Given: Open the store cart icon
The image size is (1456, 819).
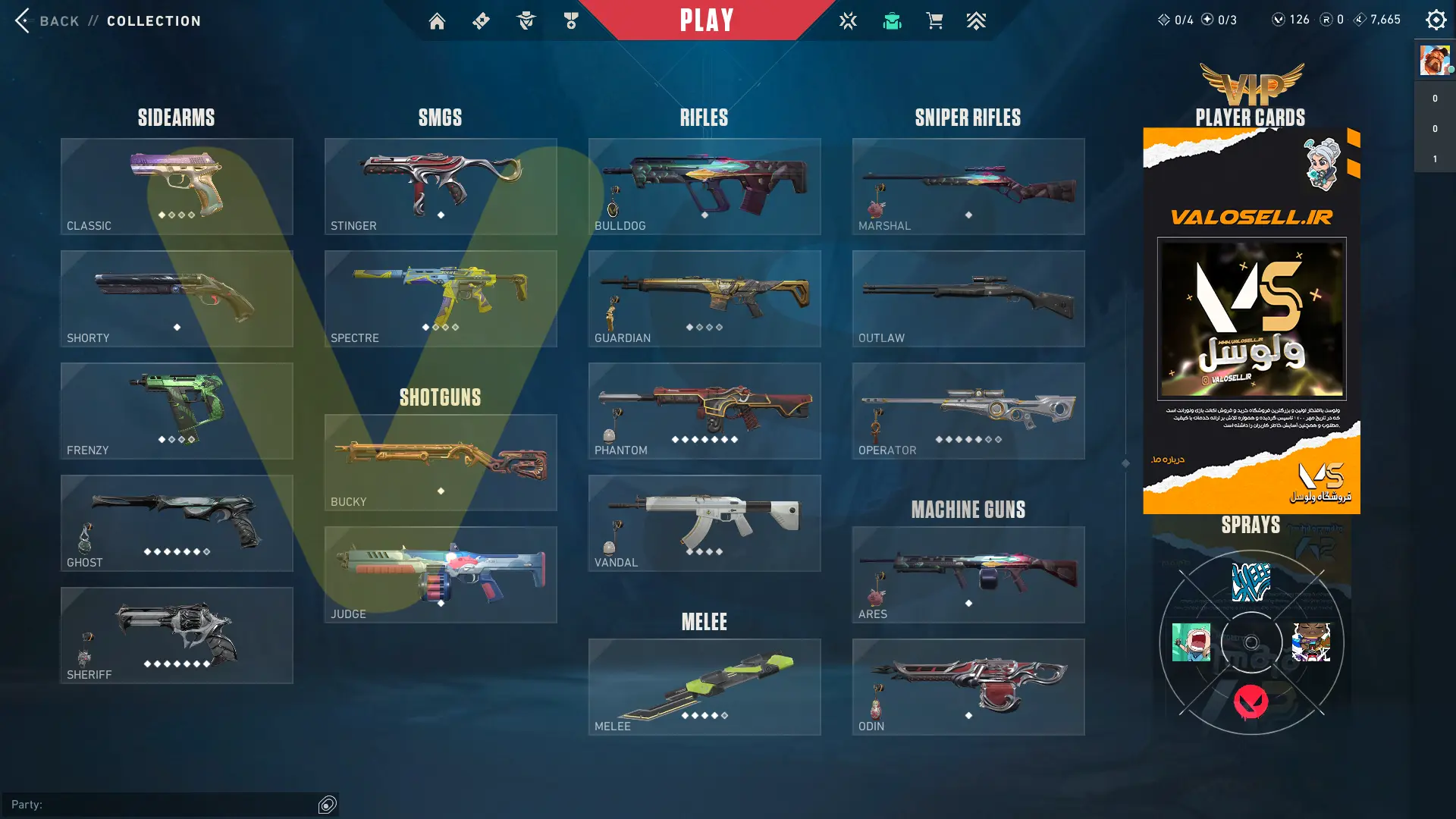Looking at the screenshot, I should click(x=934, y=21).
